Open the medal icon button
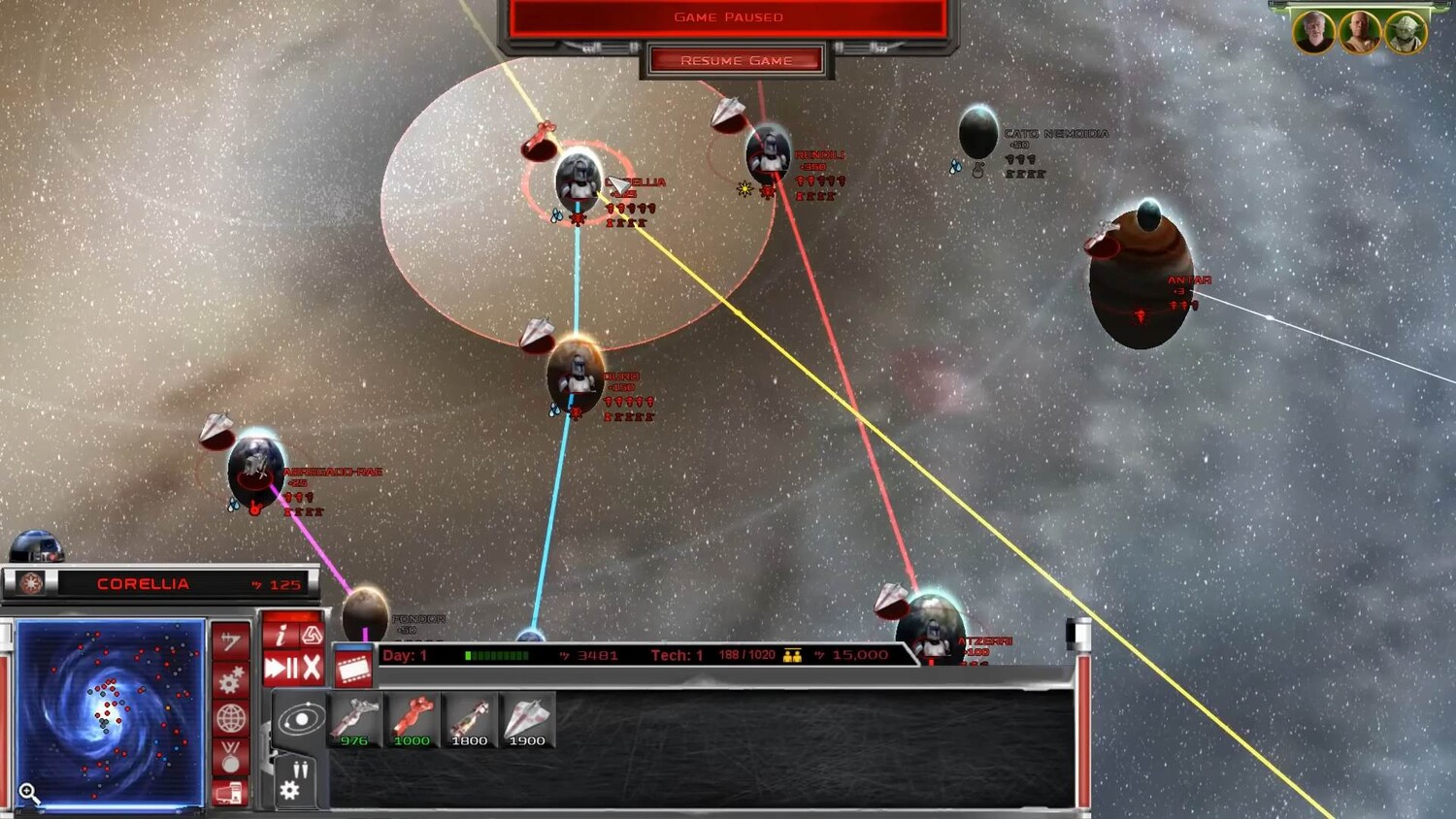The image size is (1456, 819). 230,757
